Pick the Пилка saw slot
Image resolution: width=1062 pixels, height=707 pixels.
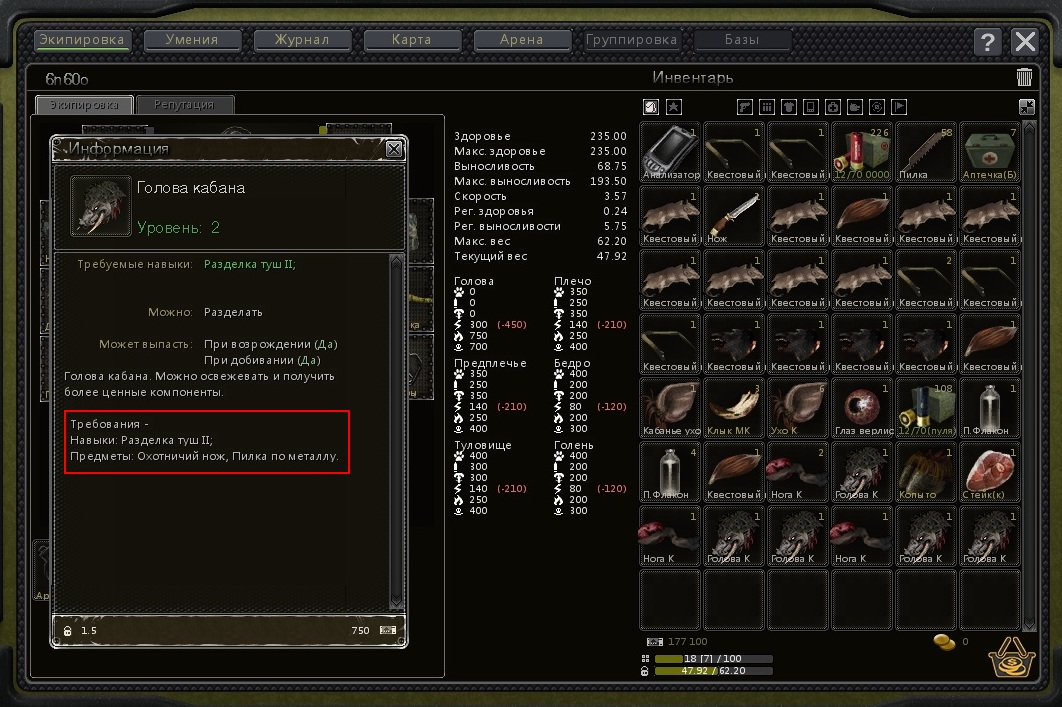pos(926,152)
